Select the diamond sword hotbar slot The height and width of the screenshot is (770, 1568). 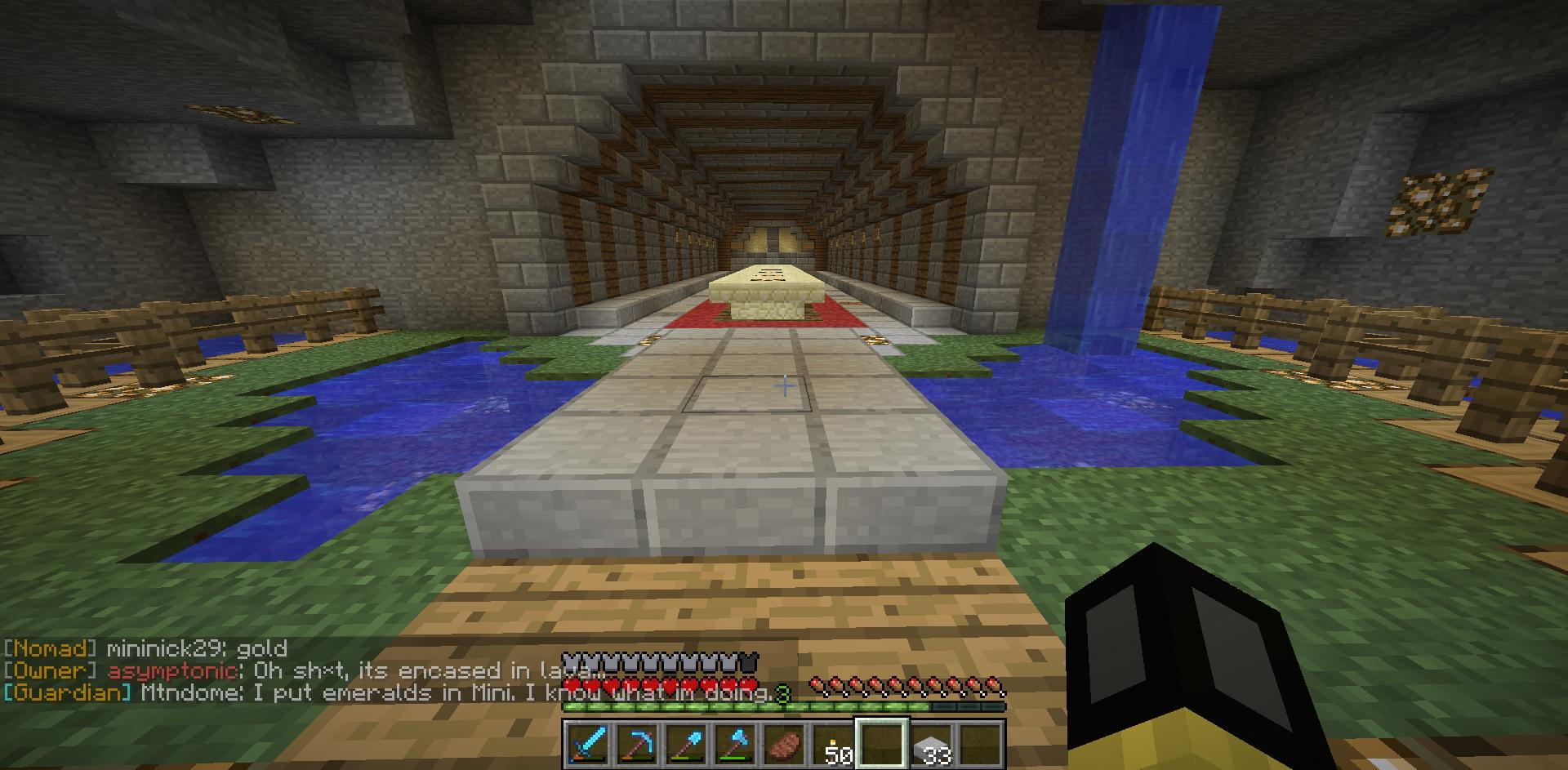(588, 744)
